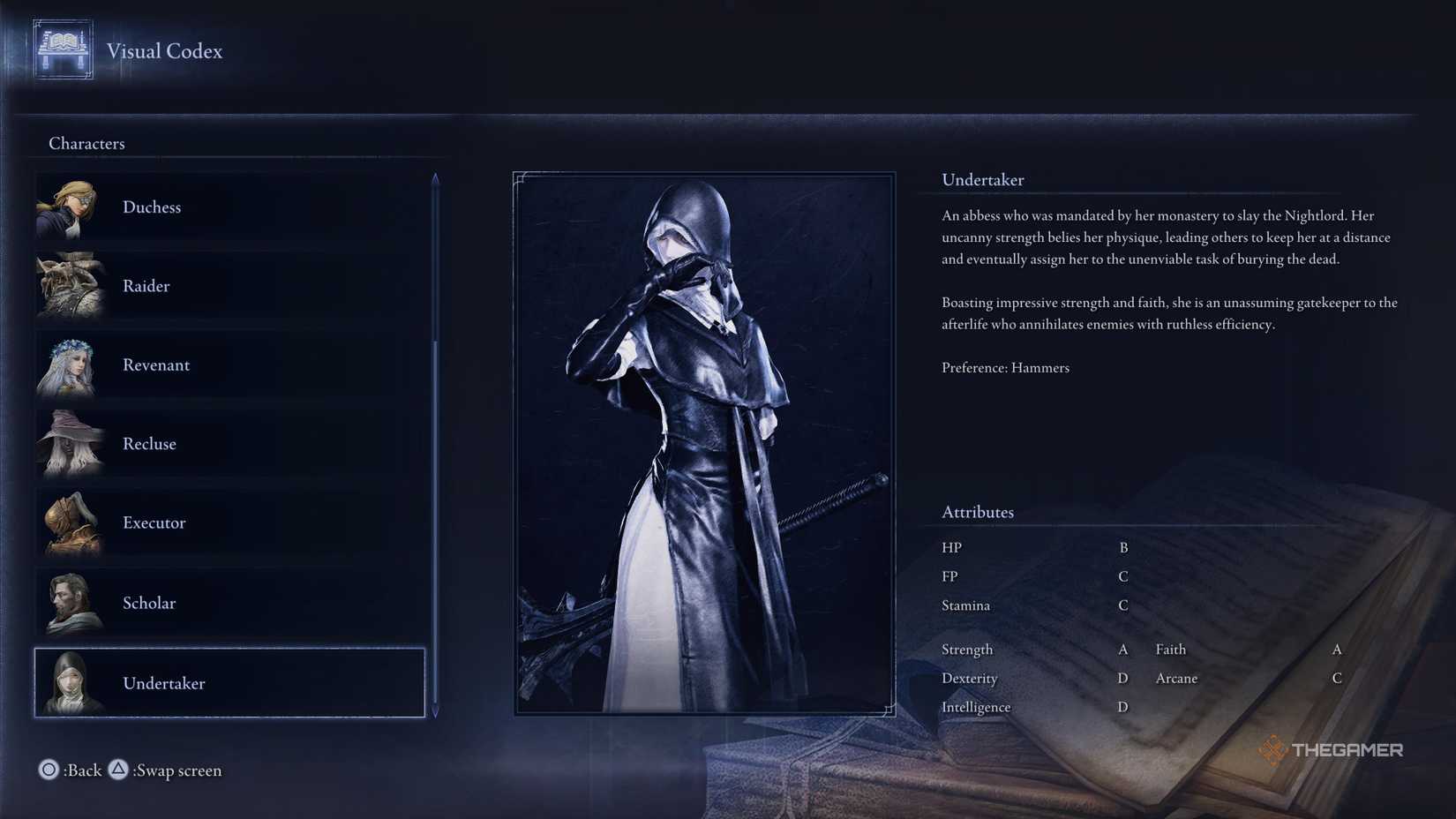Image resolution: width=1456 pixels, height=819 pixels.
Task: Select the Executor portrait icon
Action: tap(72, 522)
